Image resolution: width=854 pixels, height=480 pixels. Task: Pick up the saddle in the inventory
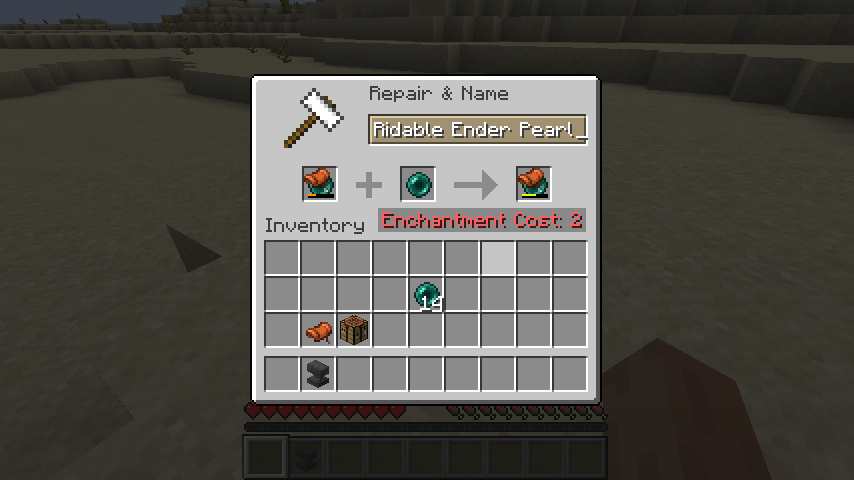pos(319,330)
